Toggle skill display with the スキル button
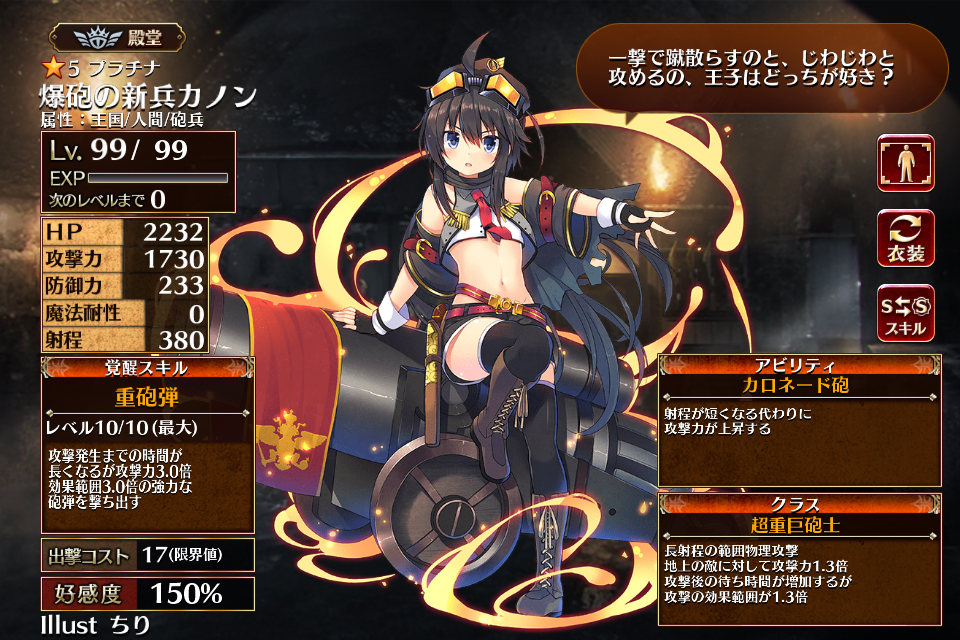 tap(905, 312)
